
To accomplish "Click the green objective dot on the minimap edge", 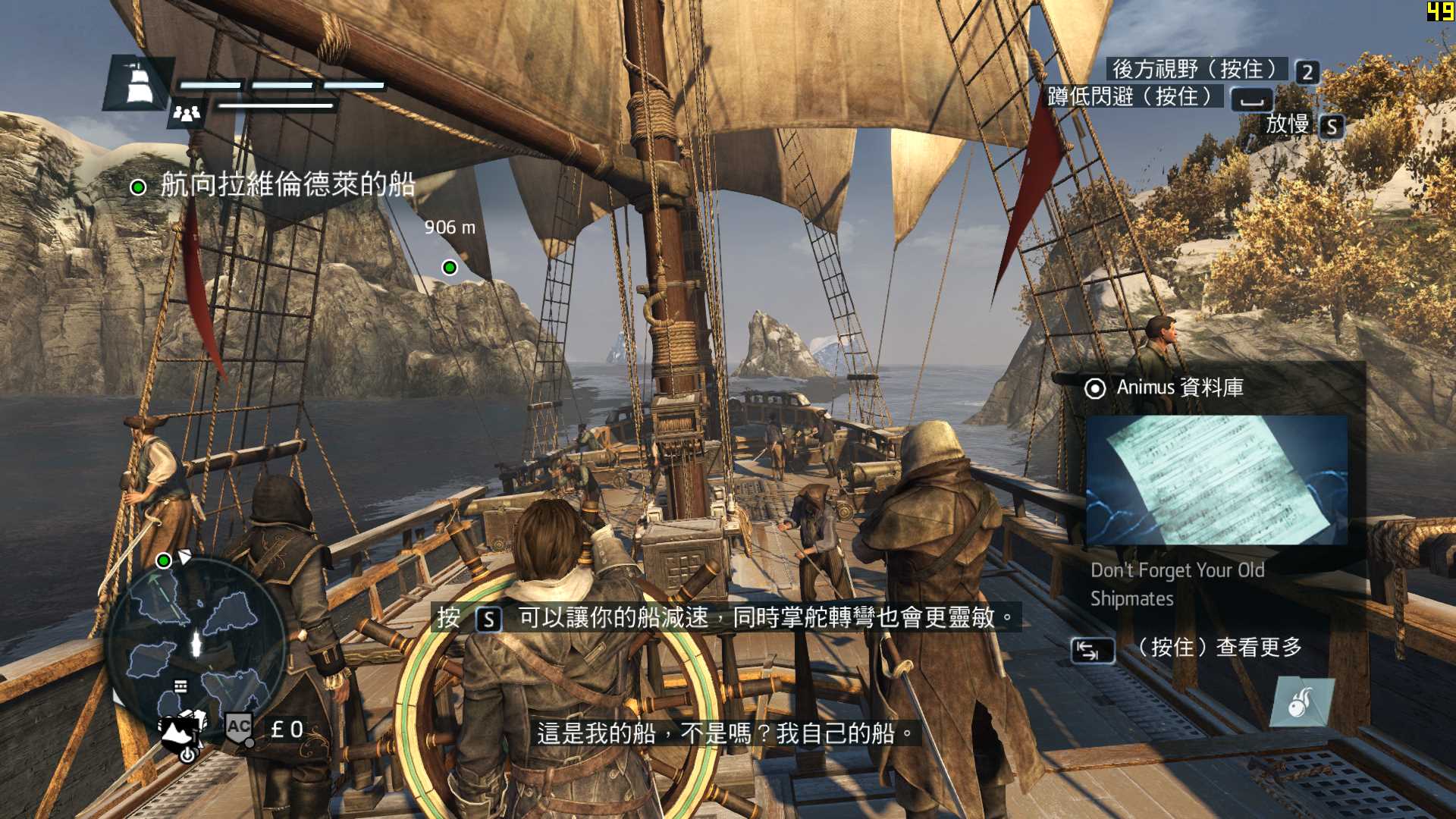I will point(163,560).
